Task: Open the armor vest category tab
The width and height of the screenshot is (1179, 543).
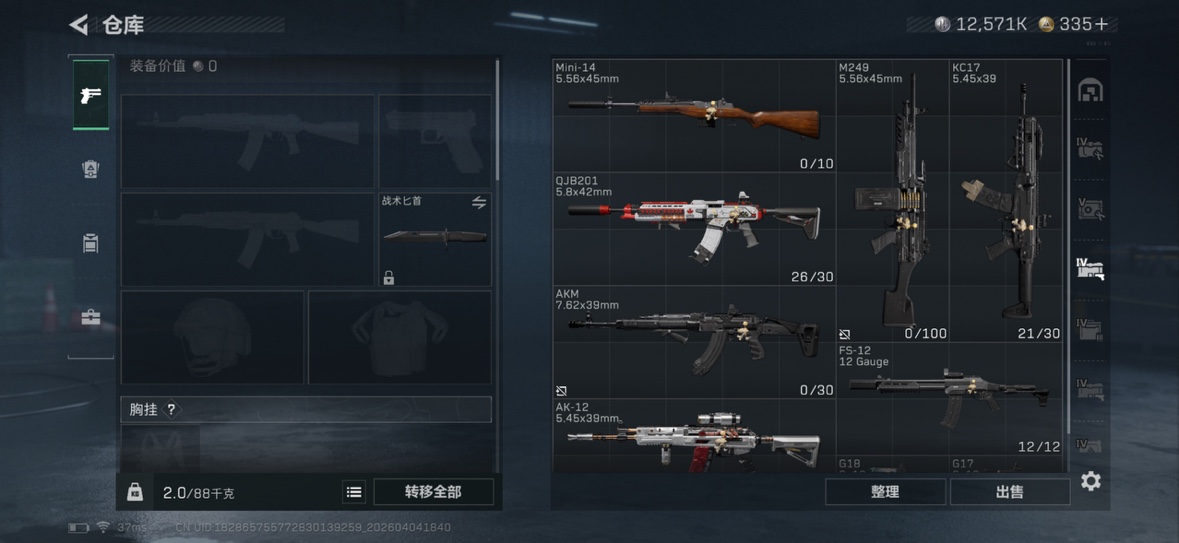Action: [91, 169]
